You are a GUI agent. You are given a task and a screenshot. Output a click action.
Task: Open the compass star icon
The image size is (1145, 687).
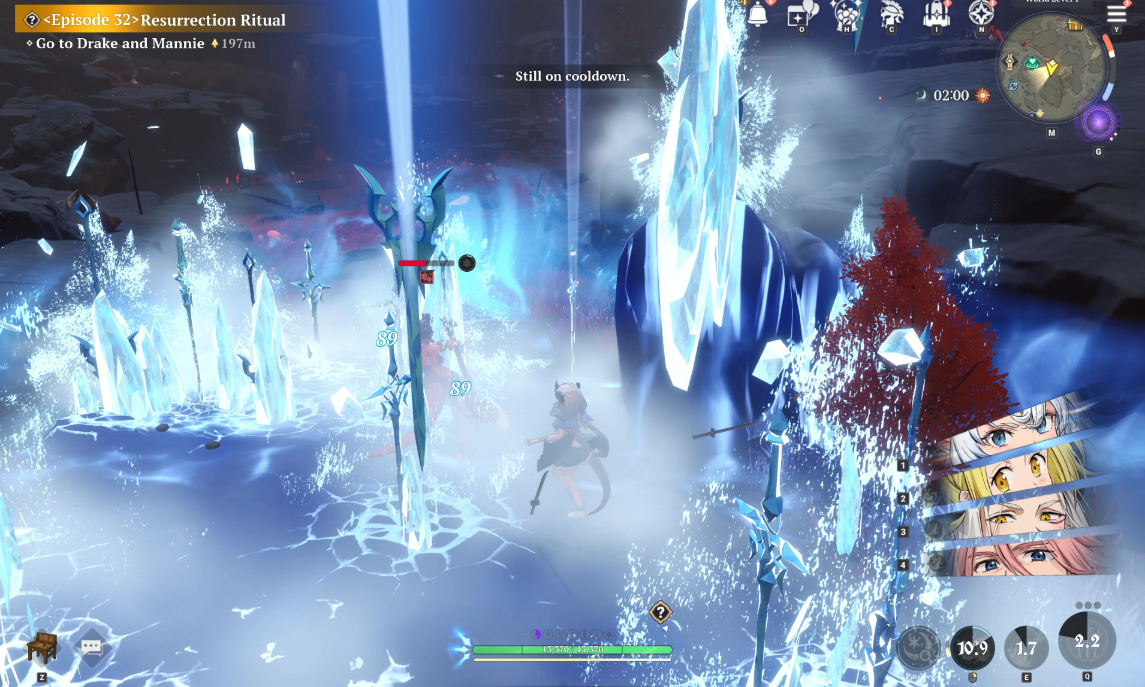point(981,14)
